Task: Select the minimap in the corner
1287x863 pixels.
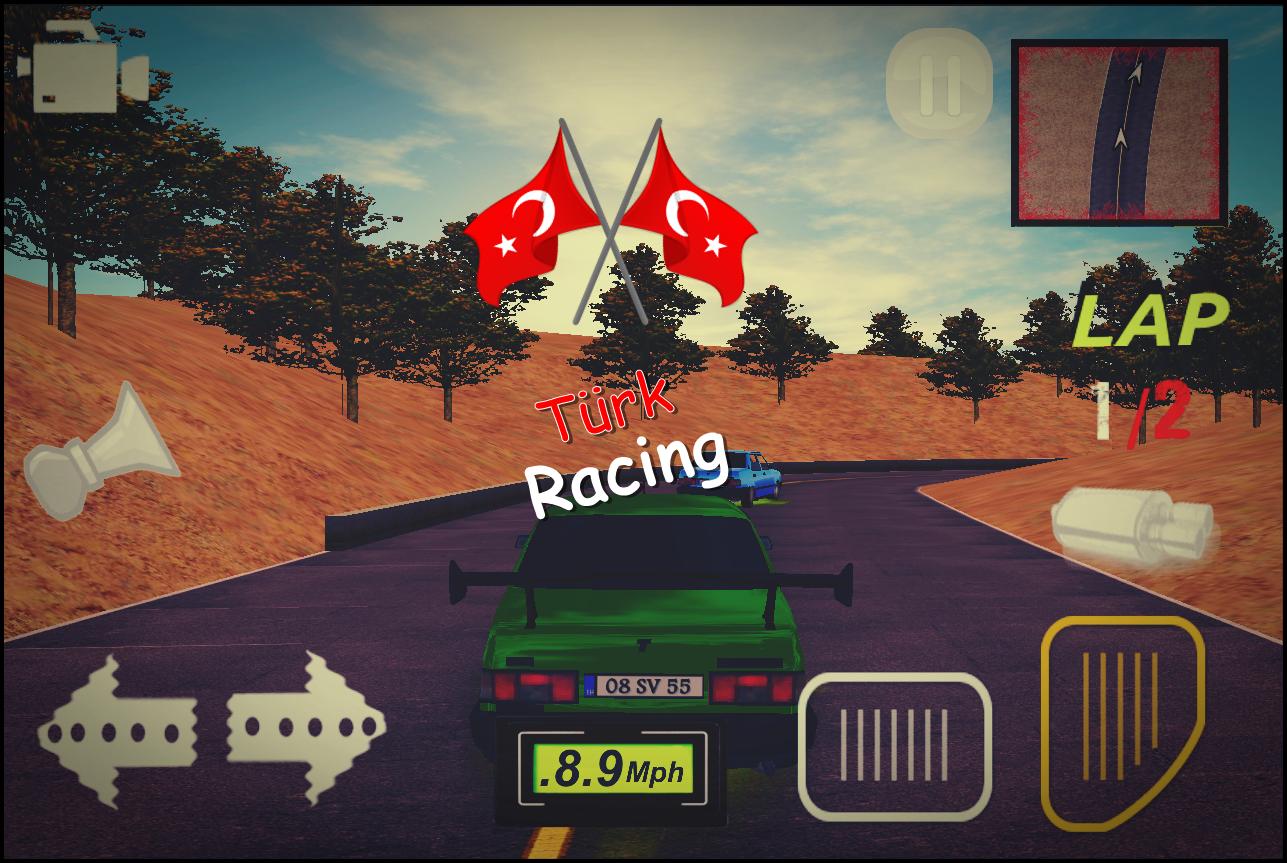Action: (1118, 132)
